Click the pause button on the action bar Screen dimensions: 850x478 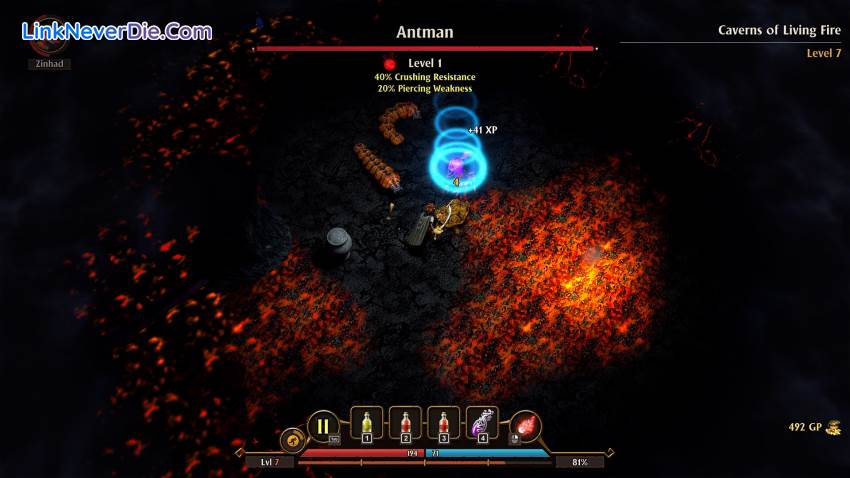(x=322, y=426)
